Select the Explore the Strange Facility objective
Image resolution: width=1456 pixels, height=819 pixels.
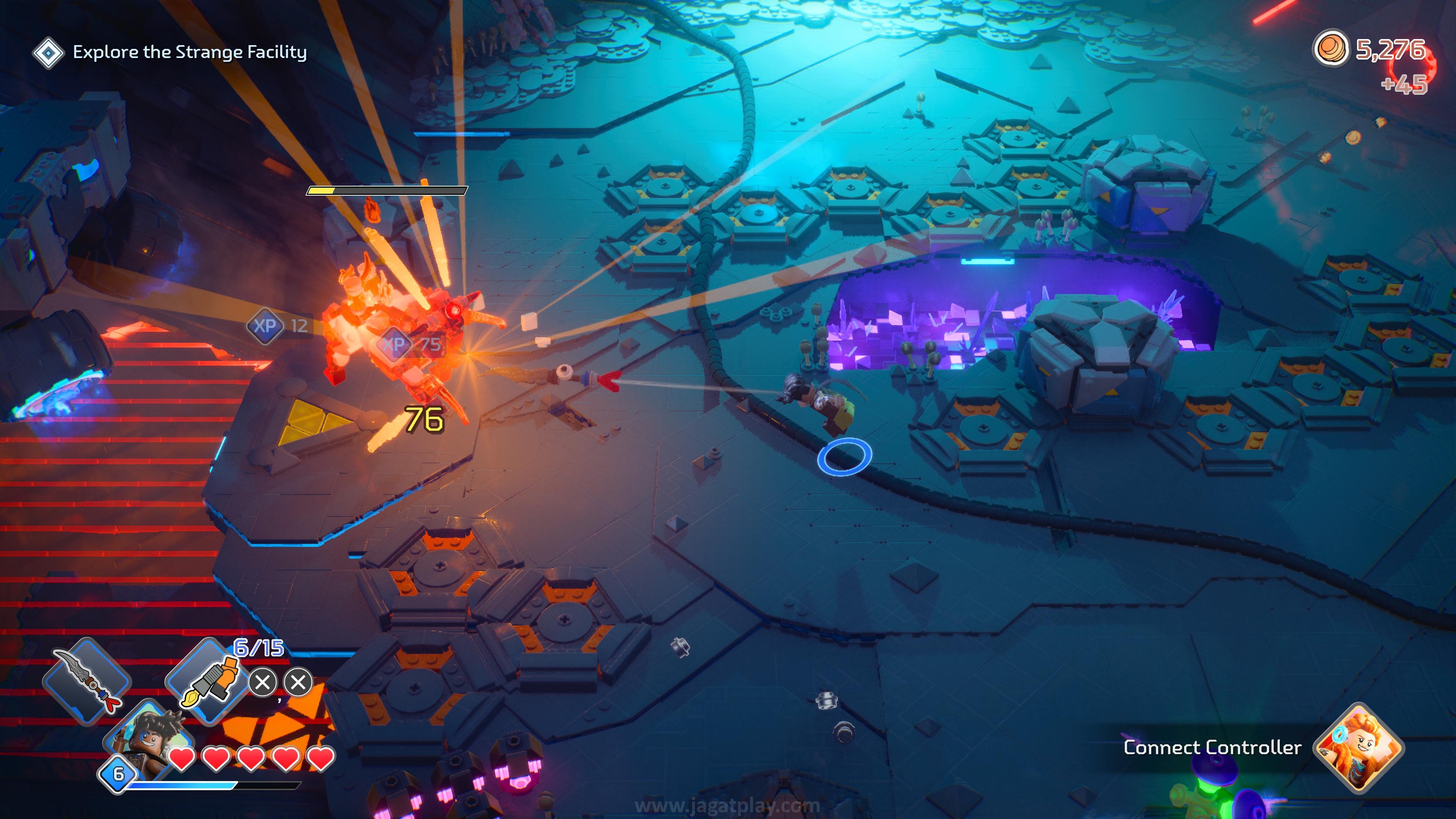(189, 52)
